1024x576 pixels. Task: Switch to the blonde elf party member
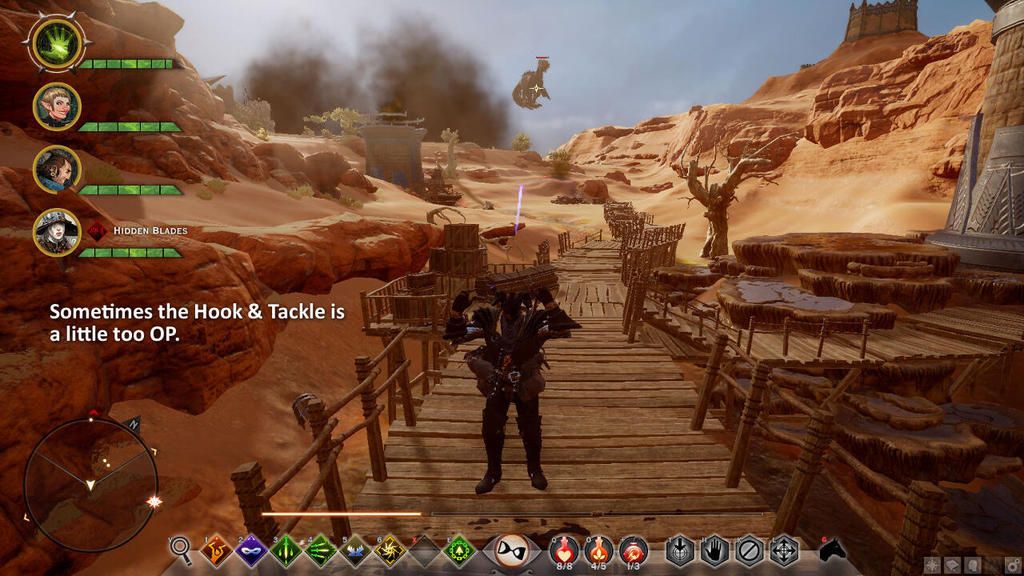pyautogui.click(x=56, y=105)
